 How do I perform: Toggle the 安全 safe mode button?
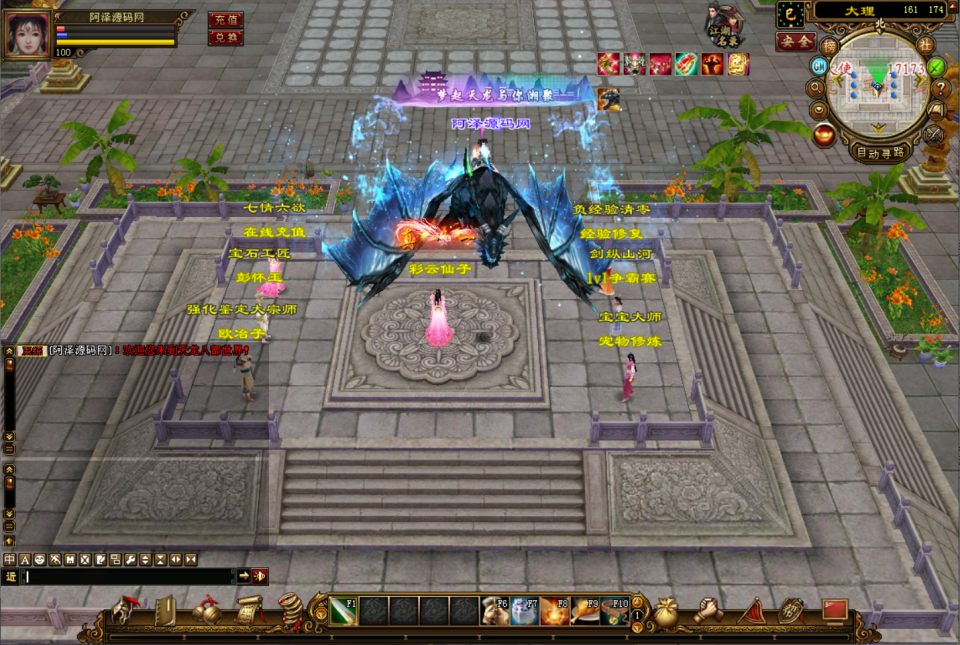tap(795, 41)
